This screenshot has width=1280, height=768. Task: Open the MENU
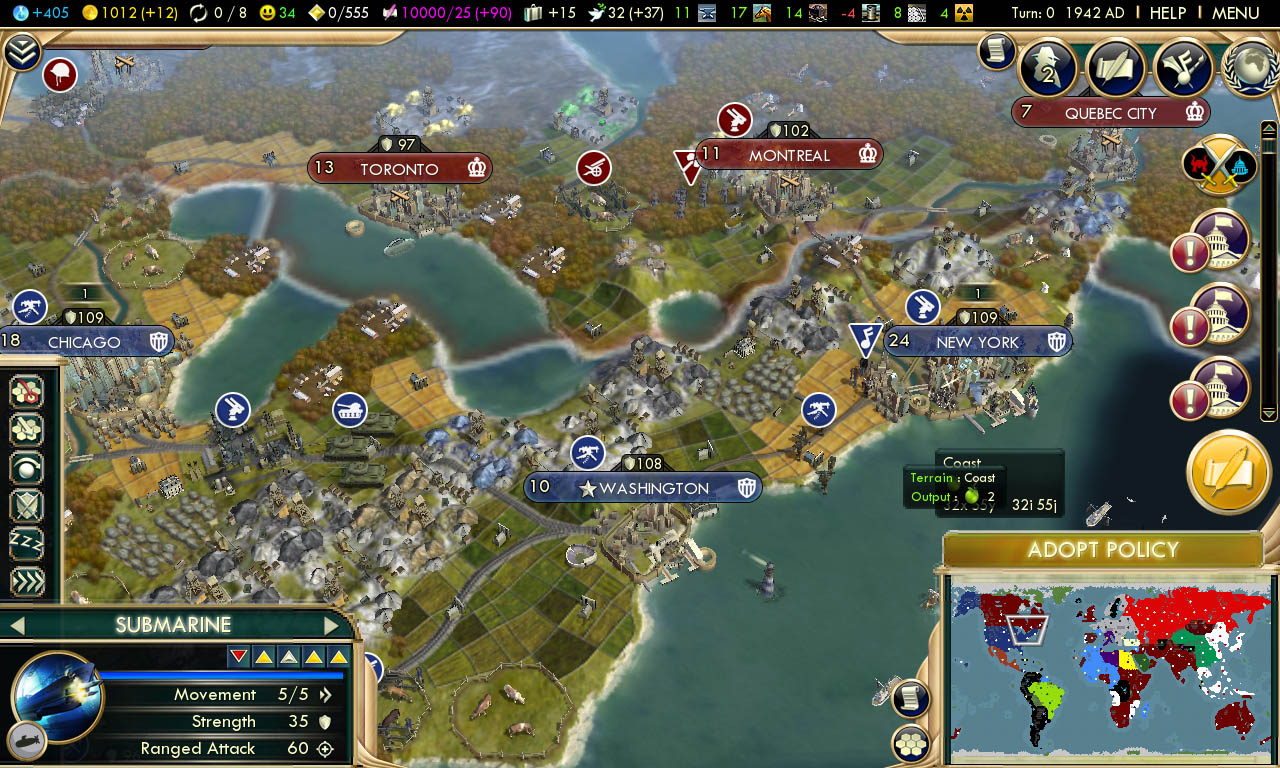coord(1236,13)
